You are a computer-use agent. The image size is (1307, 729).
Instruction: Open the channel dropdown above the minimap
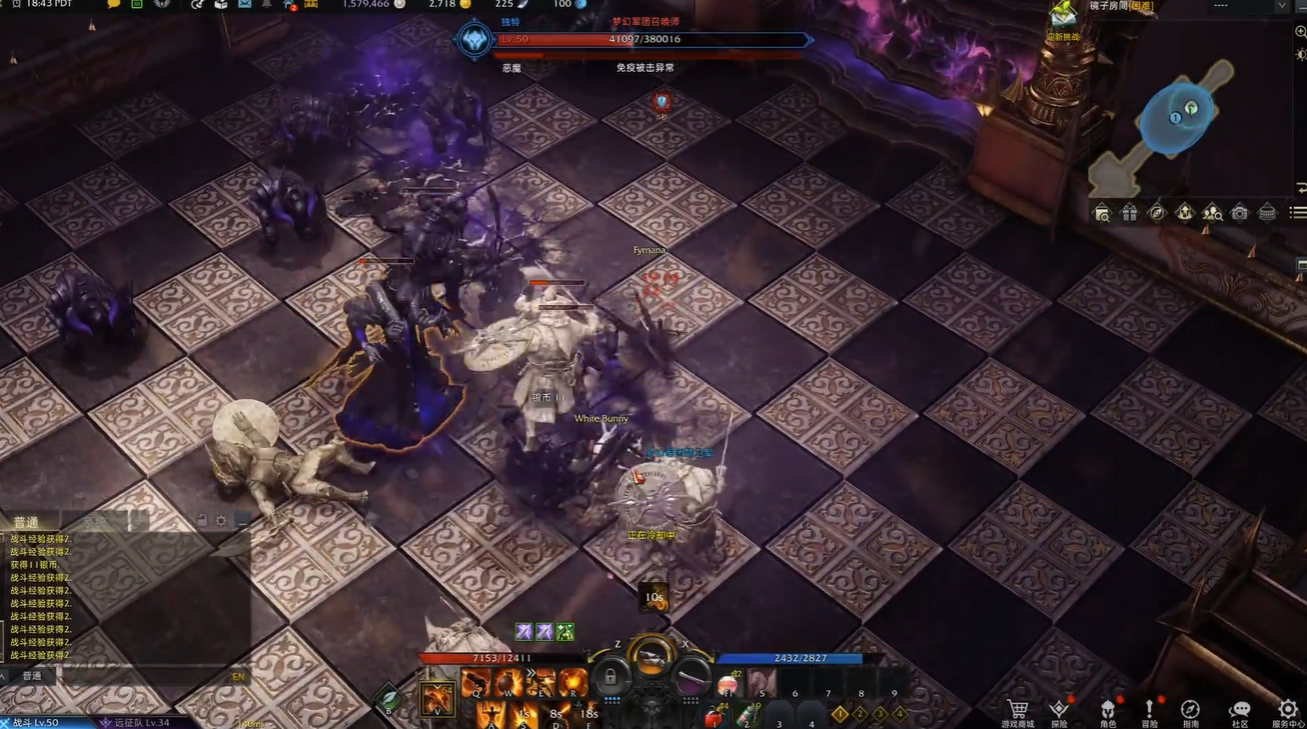pos(1281,6)
